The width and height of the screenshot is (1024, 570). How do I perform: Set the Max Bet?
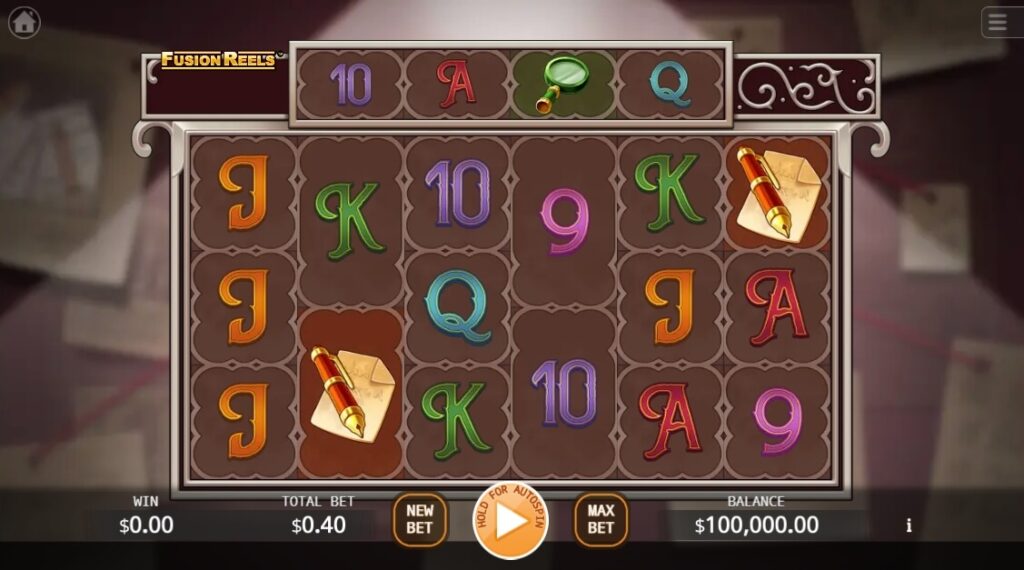(x=600, y=520)
